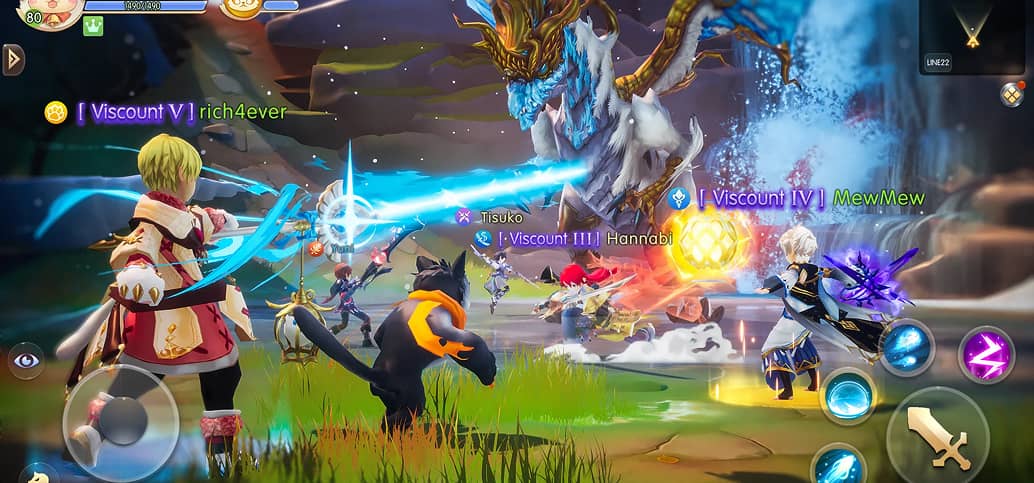Screen dimensions: 1034x483
Task: Expand the side panel arrow button
Action: pos(13,59)
